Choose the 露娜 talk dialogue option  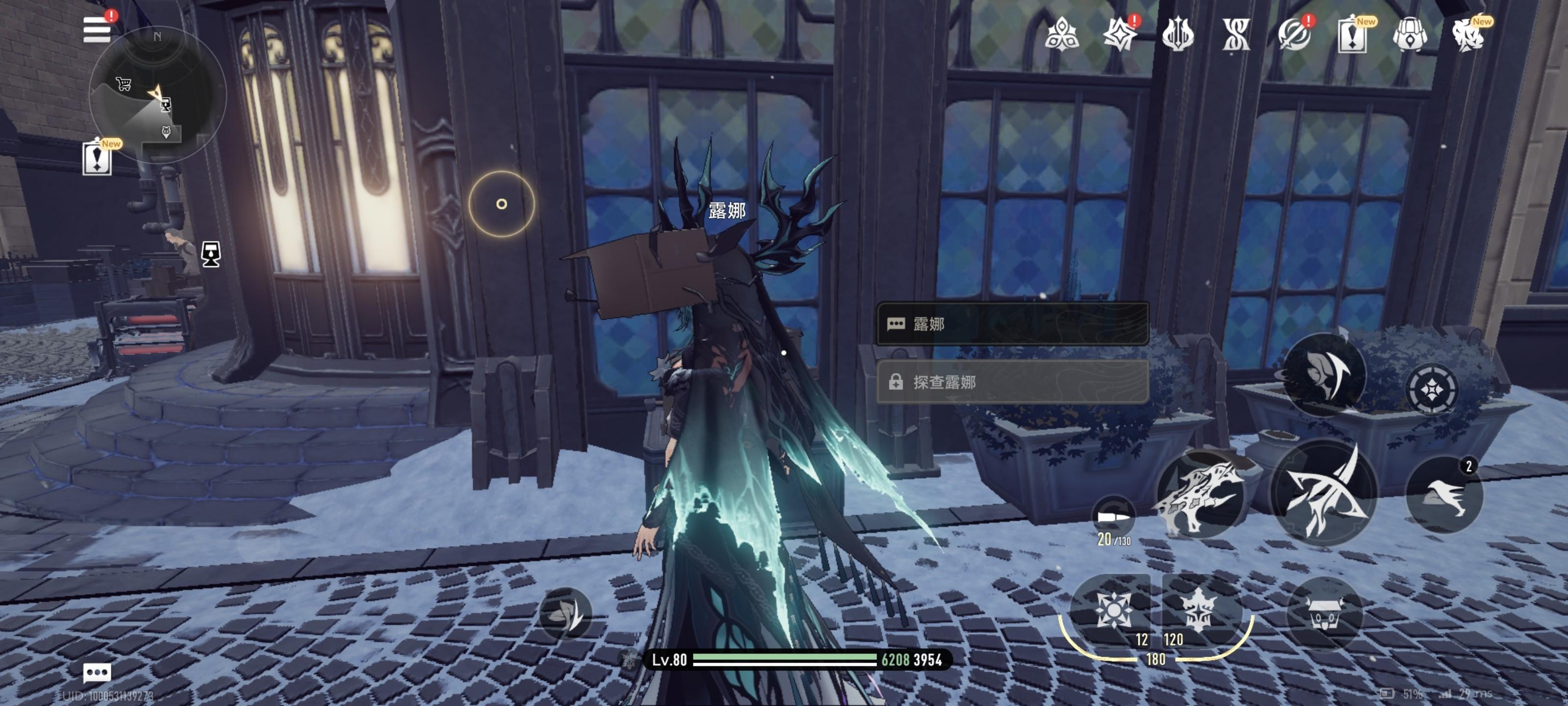click(1012, 324)
